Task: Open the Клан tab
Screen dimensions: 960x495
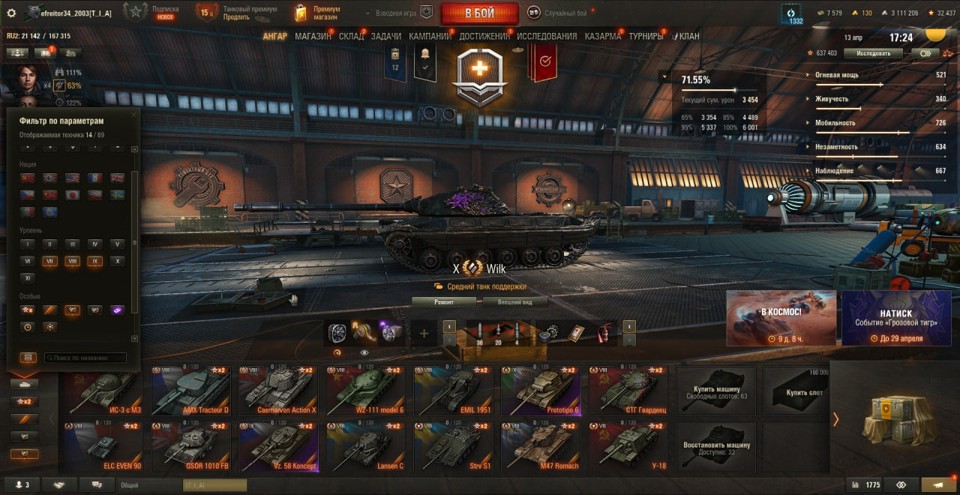Action: (x=688, y=36)
